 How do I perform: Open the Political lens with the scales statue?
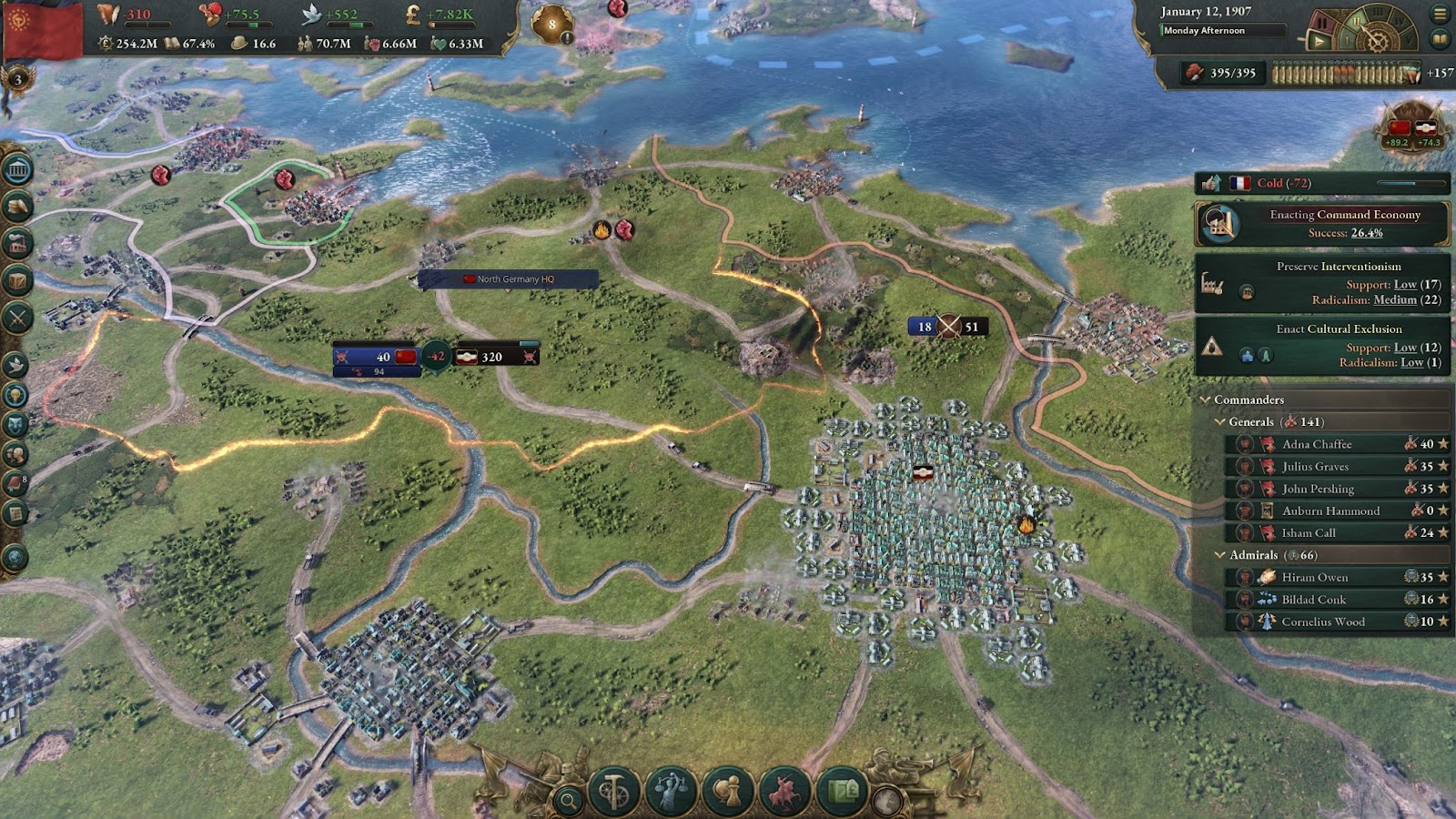(671, 792)
